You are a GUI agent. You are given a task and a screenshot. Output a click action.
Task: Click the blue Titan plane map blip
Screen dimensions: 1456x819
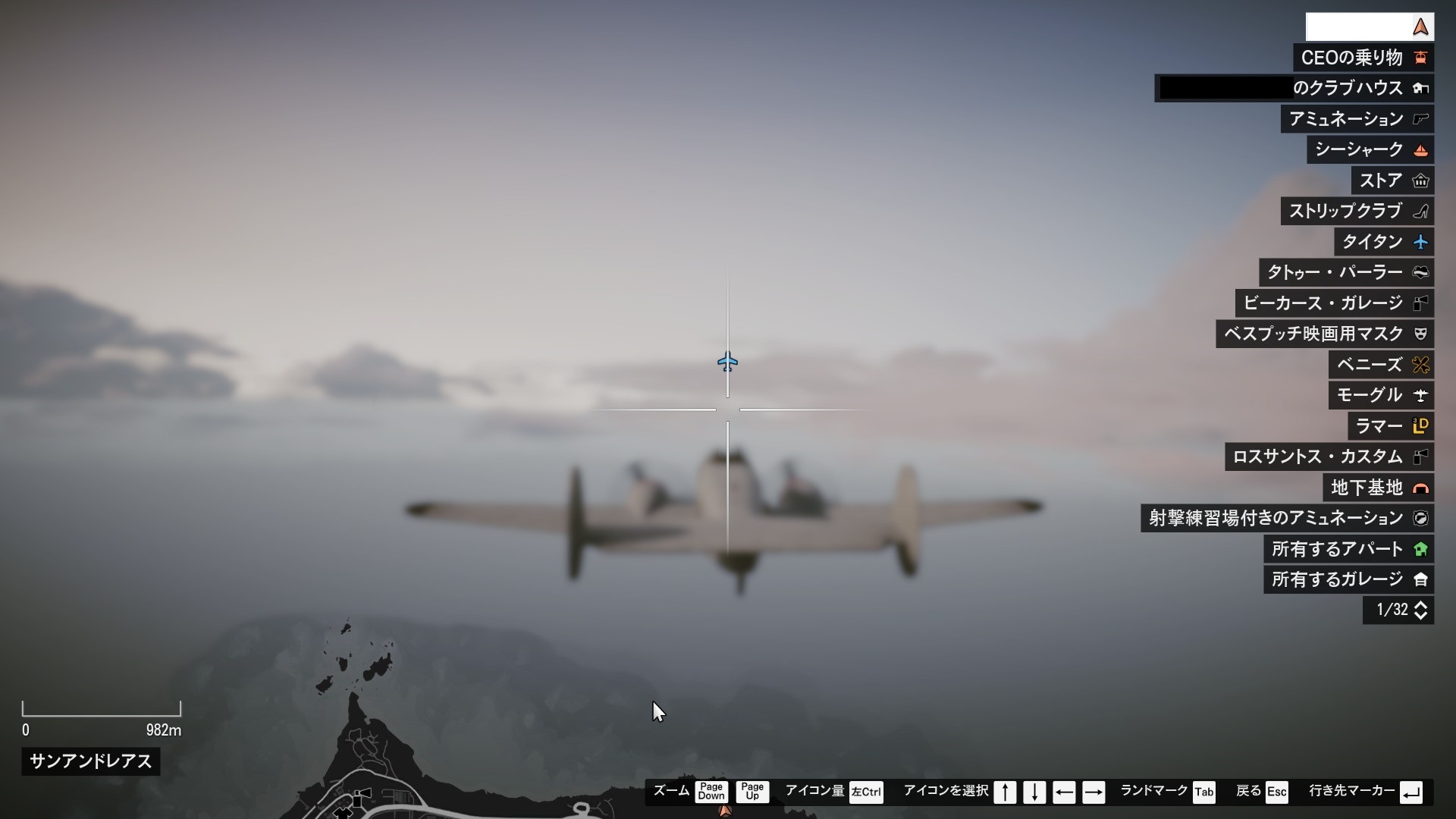[x=727, y=362]
